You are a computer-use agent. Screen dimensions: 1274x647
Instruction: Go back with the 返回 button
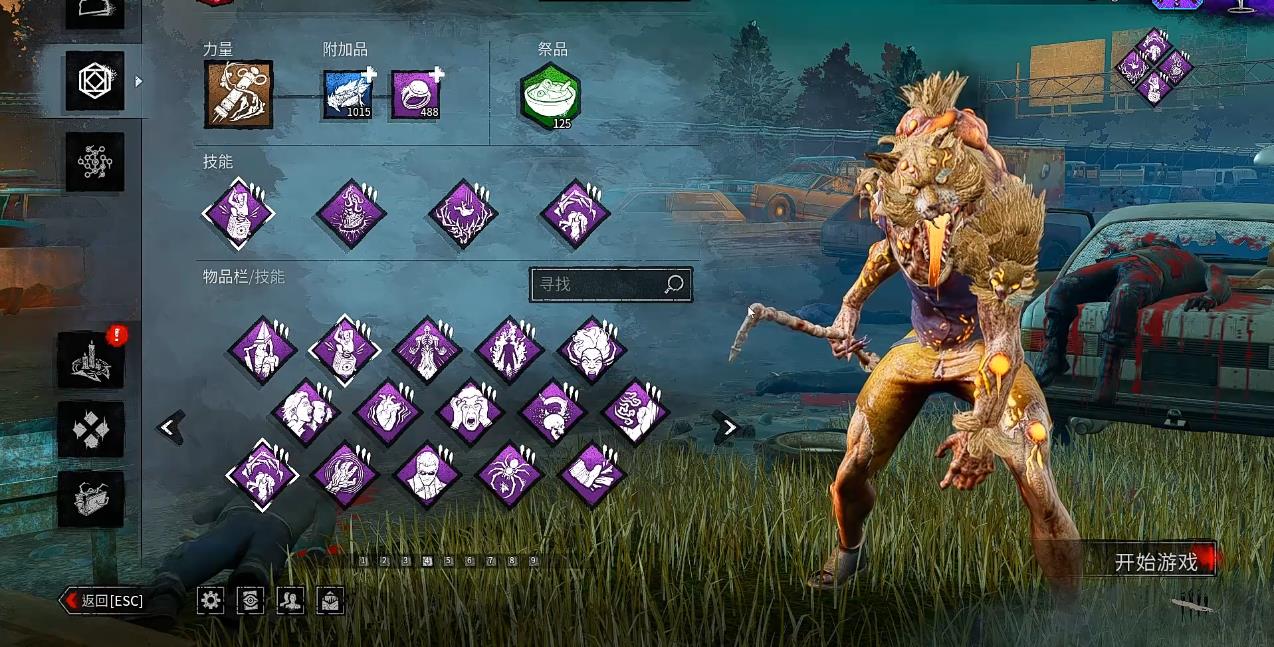(x=104, y=601)
